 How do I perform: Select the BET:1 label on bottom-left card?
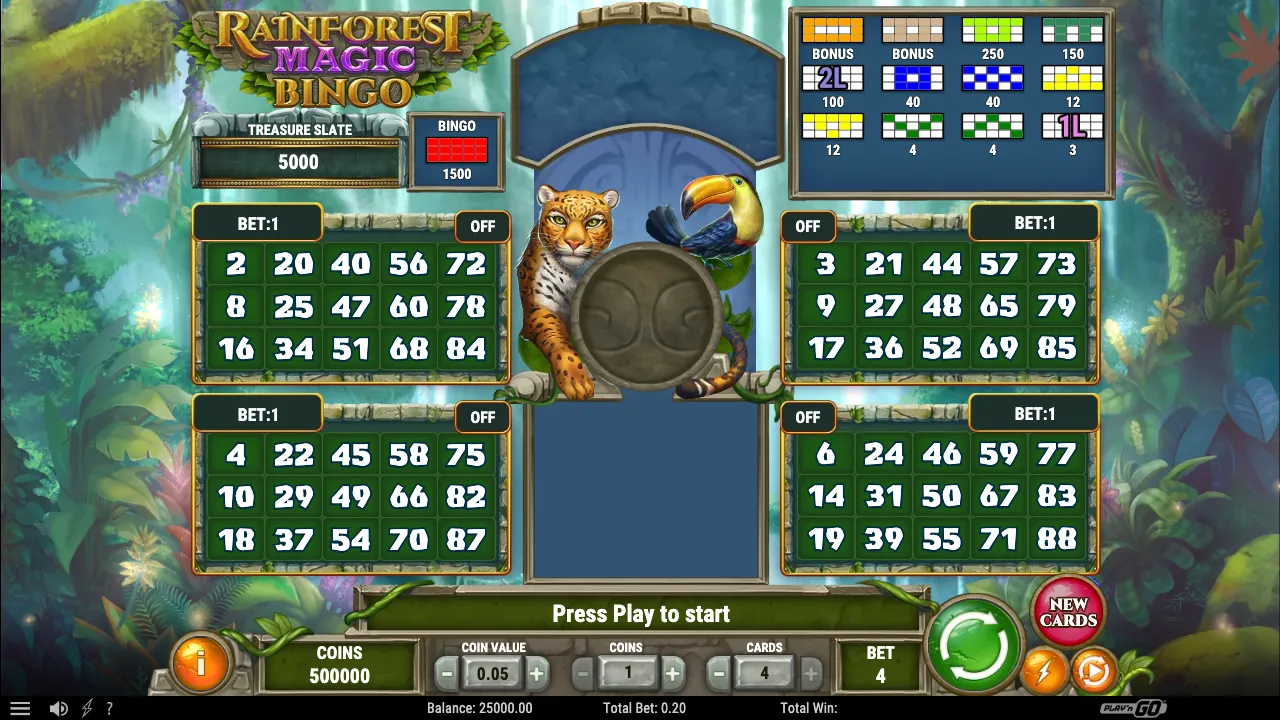click(256, 413)
